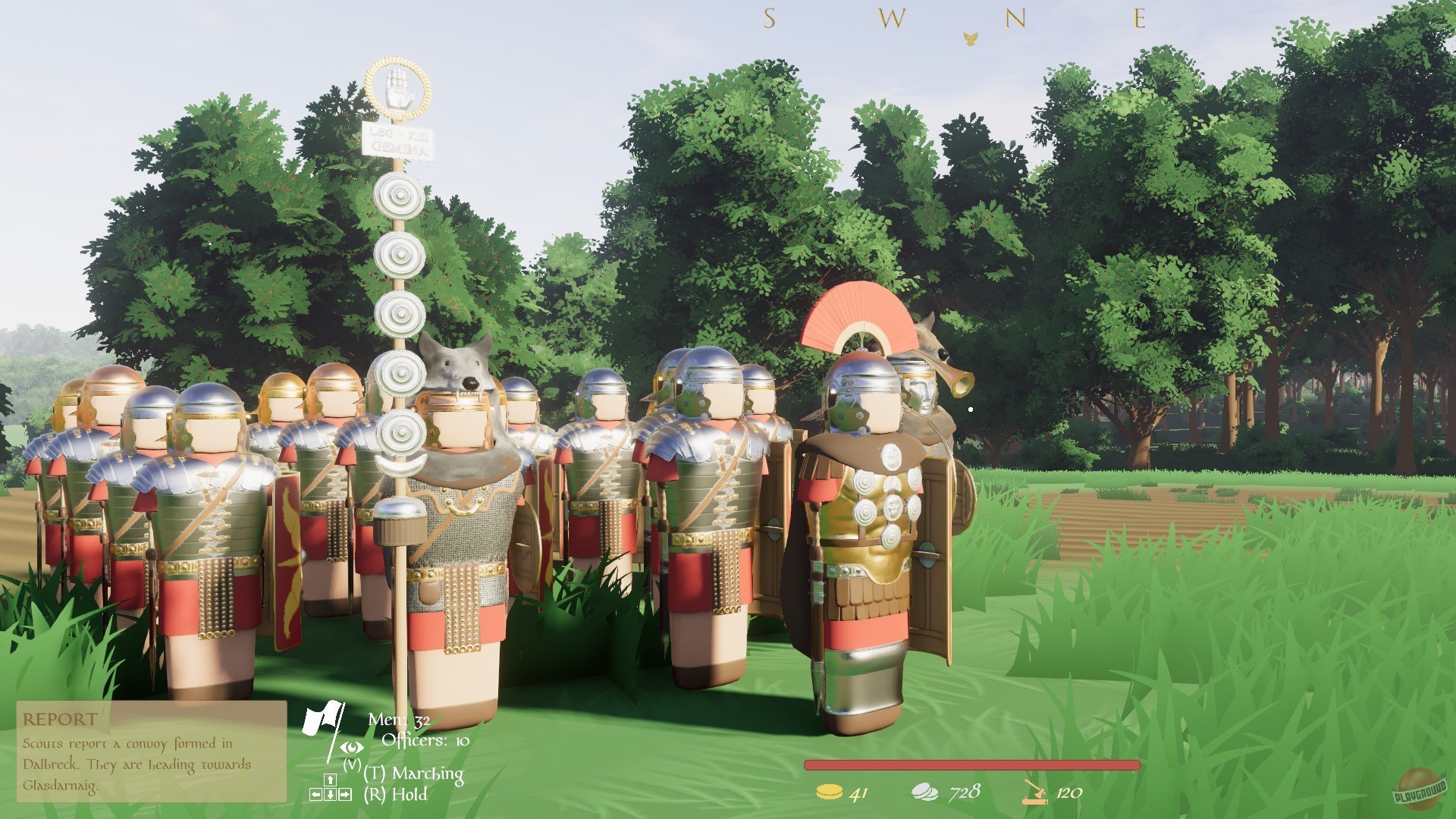The width and height of the screenshot is (1456, 819).
Task: Click the left arrow key indicator
Action: click(316, 794)
